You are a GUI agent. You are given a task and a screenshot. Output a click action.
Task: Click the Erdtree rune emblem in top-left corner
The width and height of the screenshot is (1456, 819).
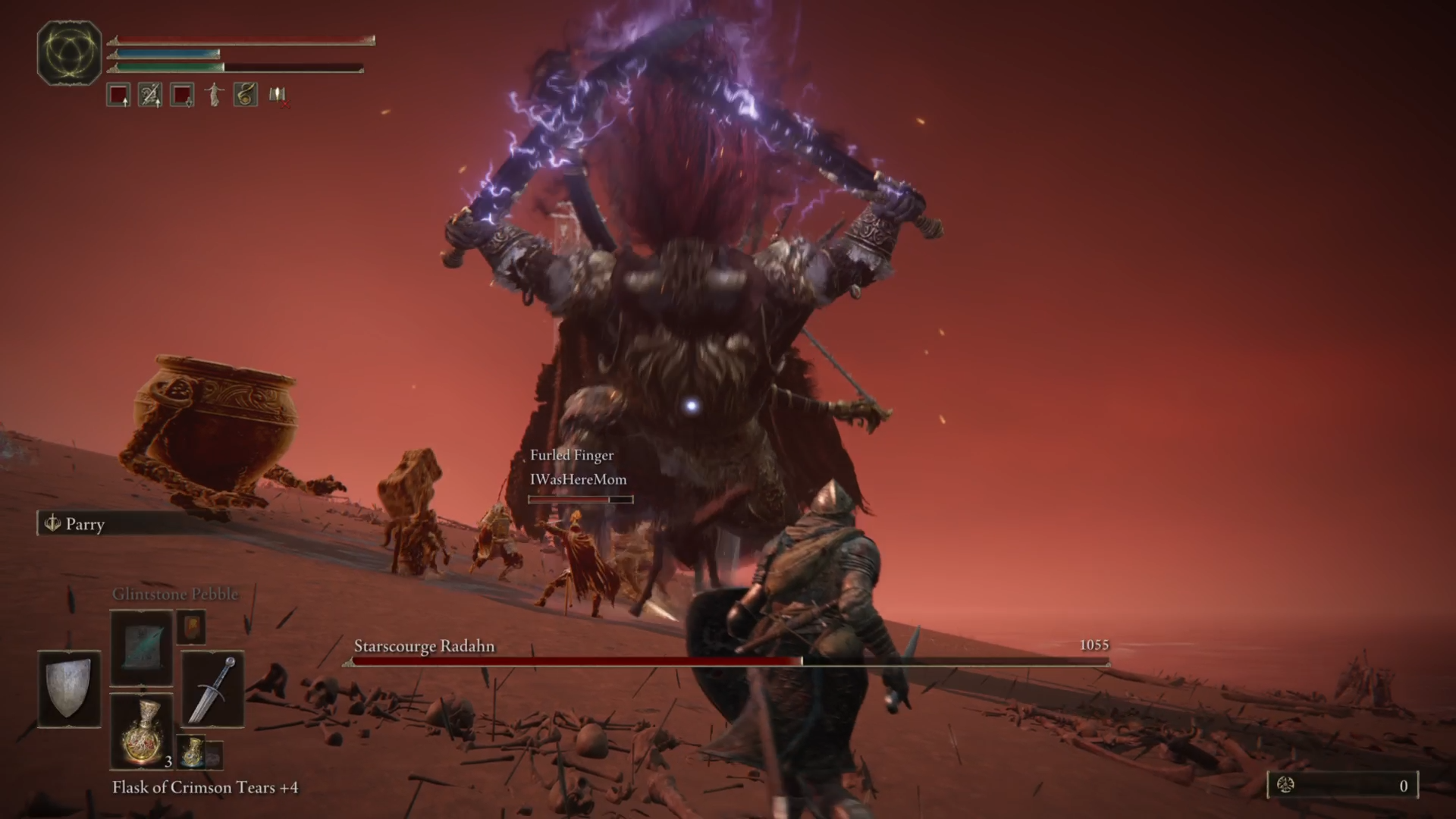tap(69, 52)
